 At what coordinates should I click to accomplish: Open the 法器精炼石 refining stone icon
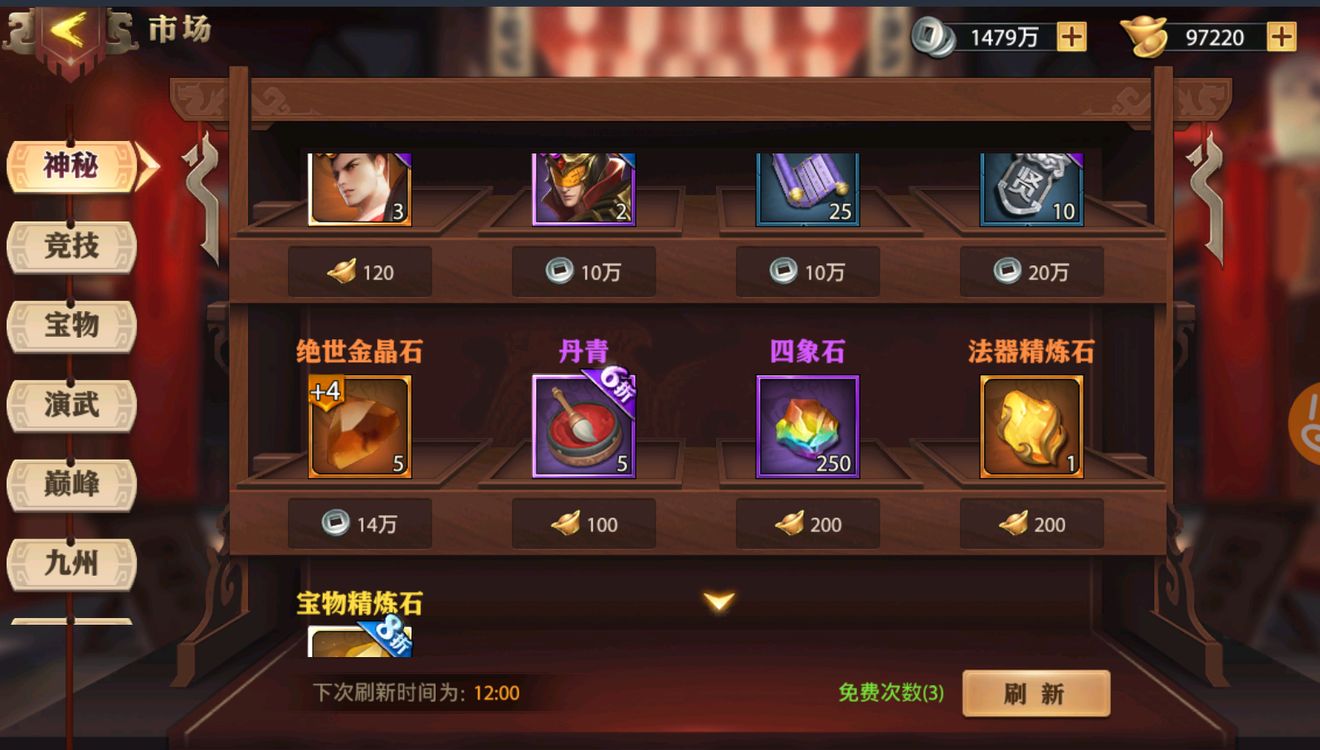pos(1030,426)
